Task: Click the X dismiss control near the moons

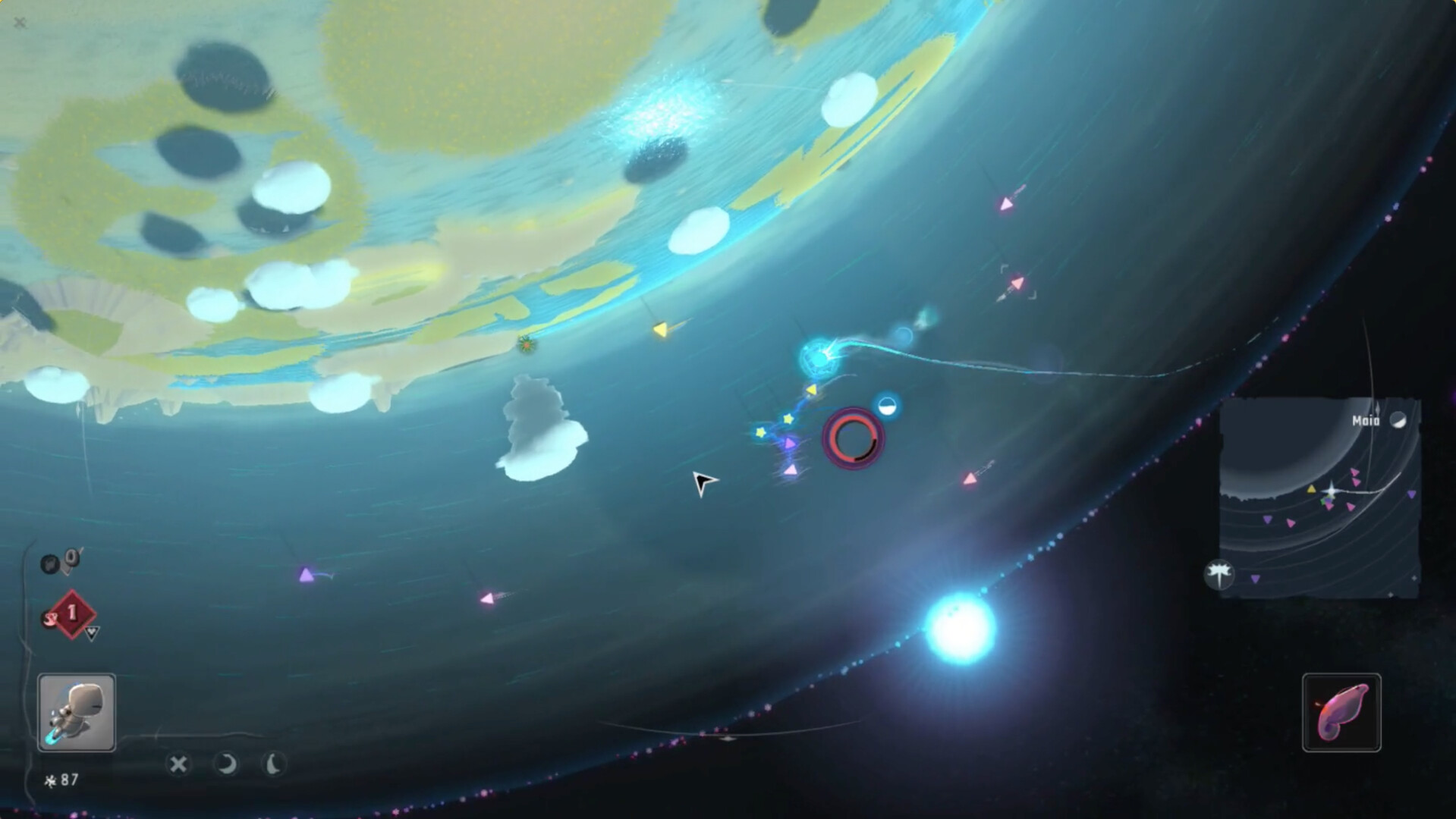Action: click(180, 765)
